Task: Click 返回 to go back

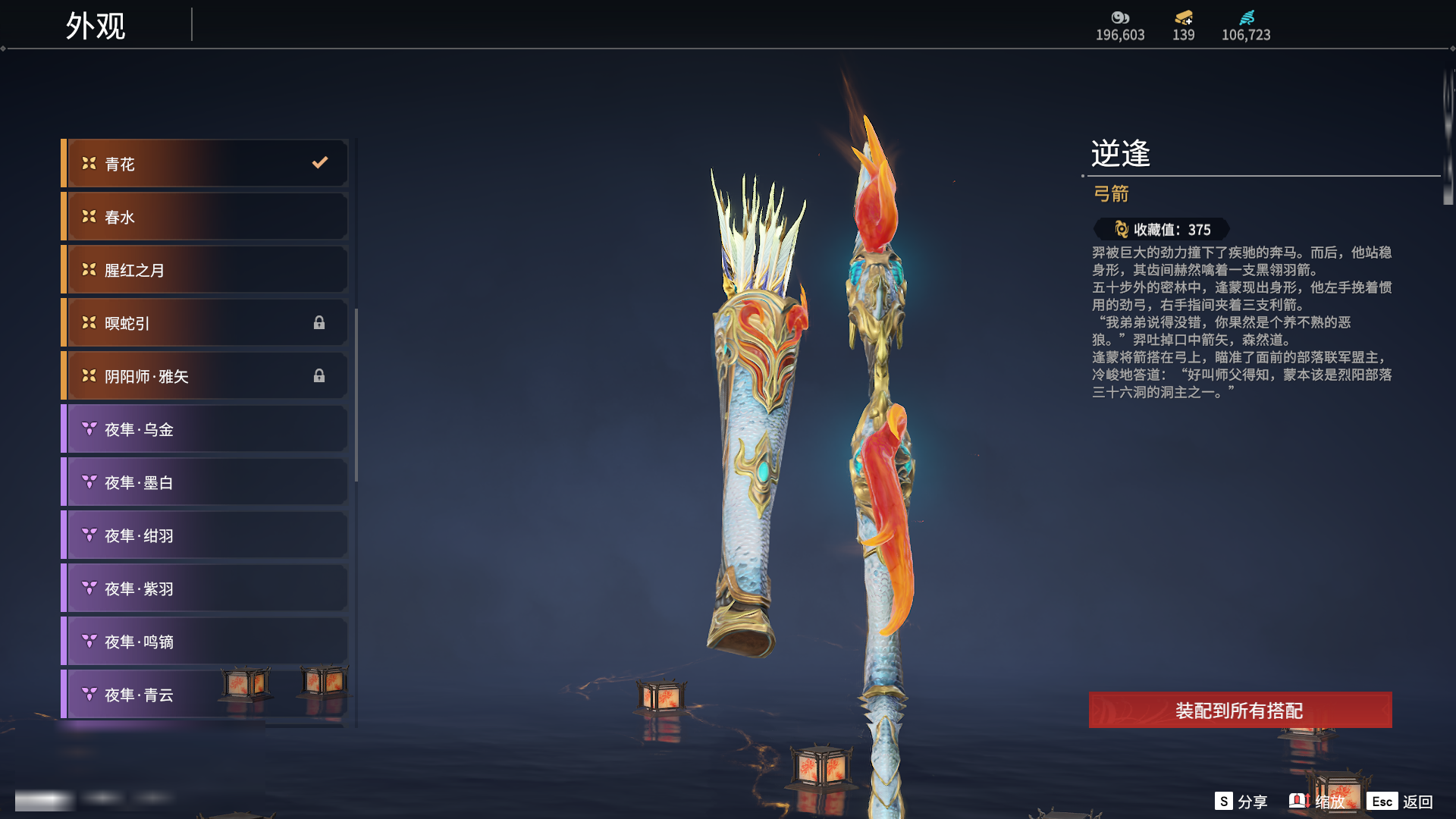Action: pos(1401,802)
